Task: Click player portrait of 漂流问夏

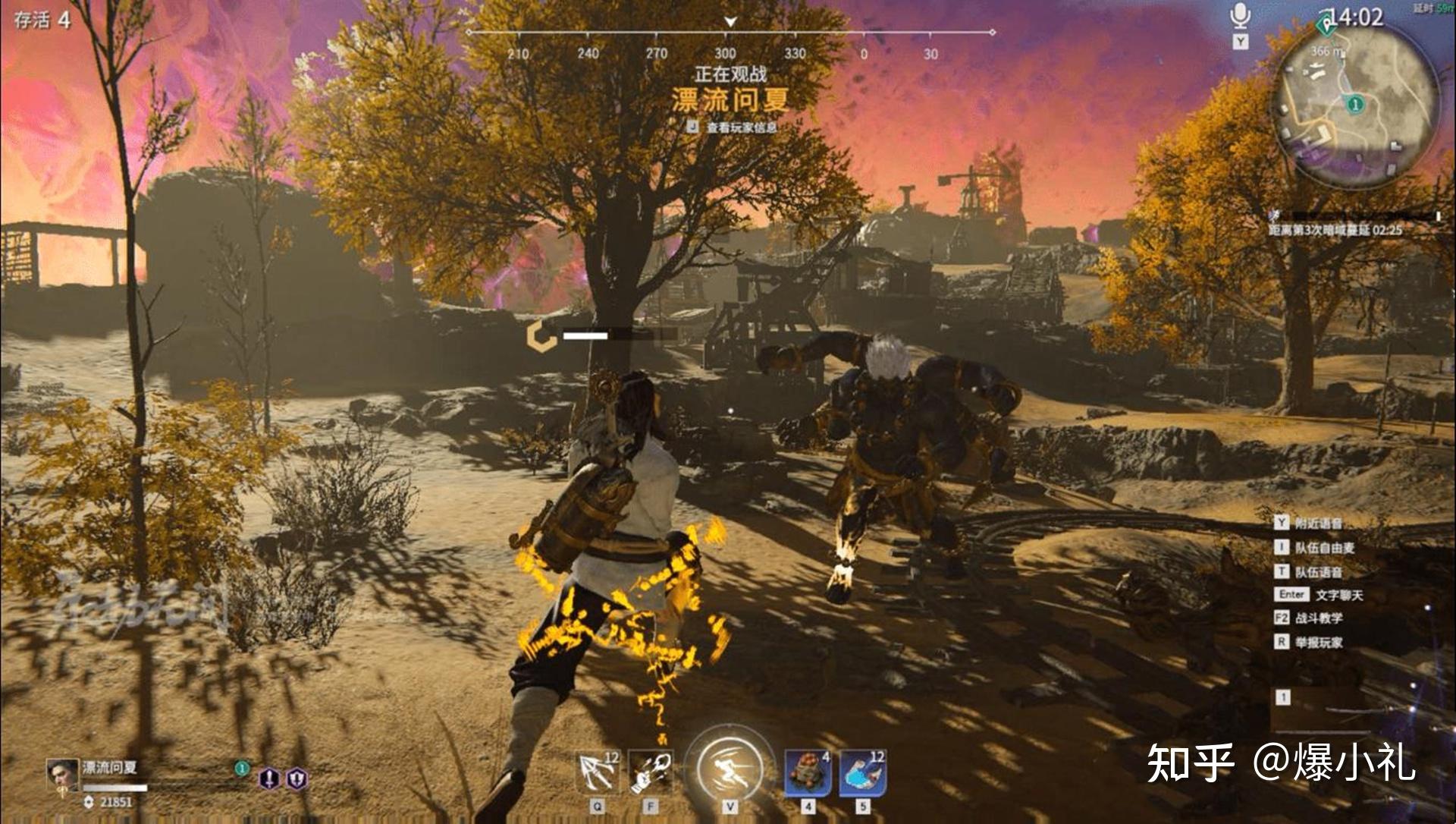Action: pos(62,774)
